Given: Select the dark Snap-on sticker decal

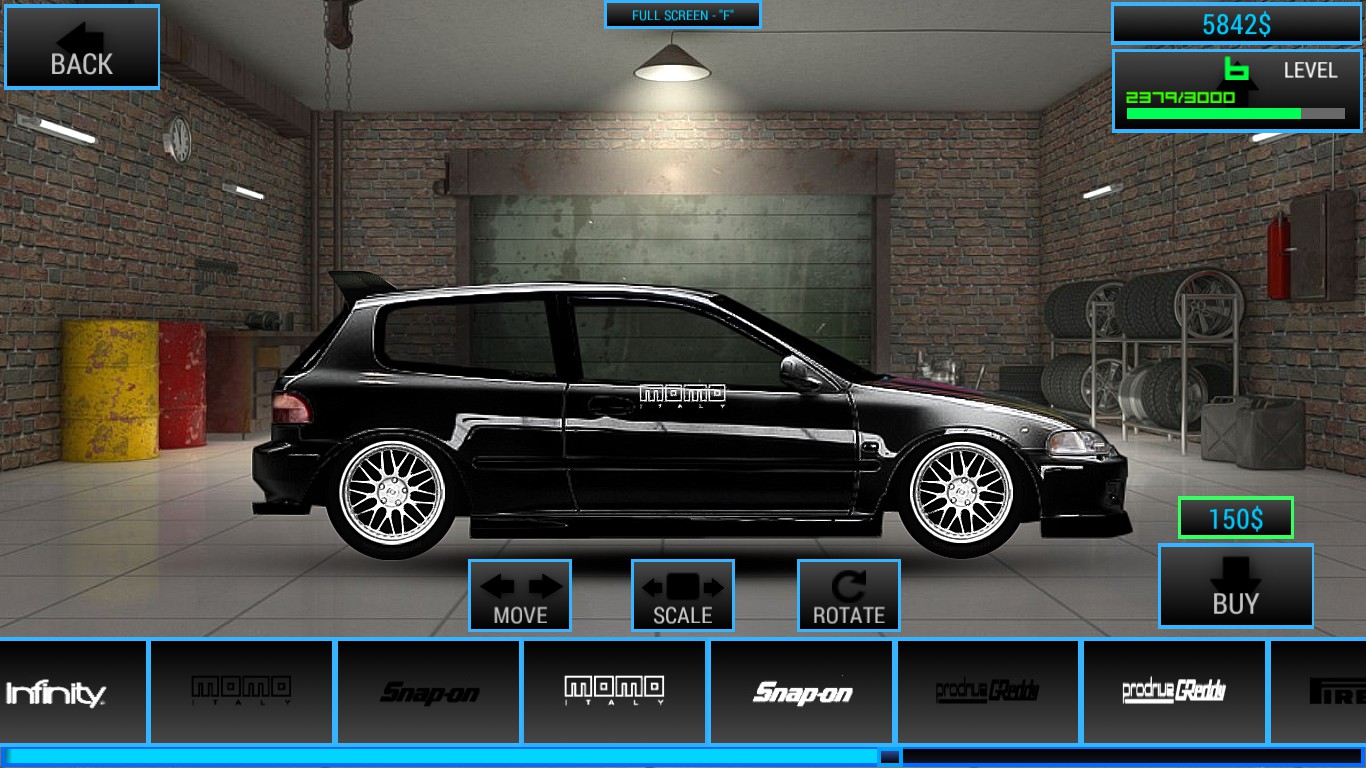Looking at the screenshot, I should point(428,691).
